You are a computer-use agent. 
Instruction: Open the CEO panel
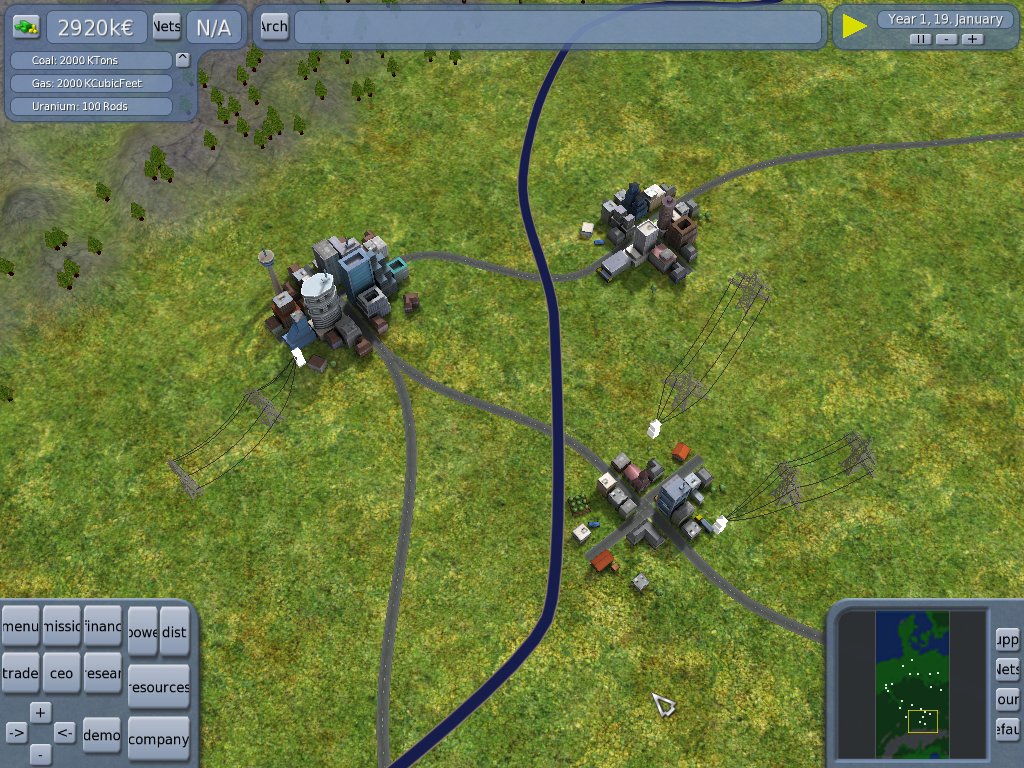click(x=61, y=673)
